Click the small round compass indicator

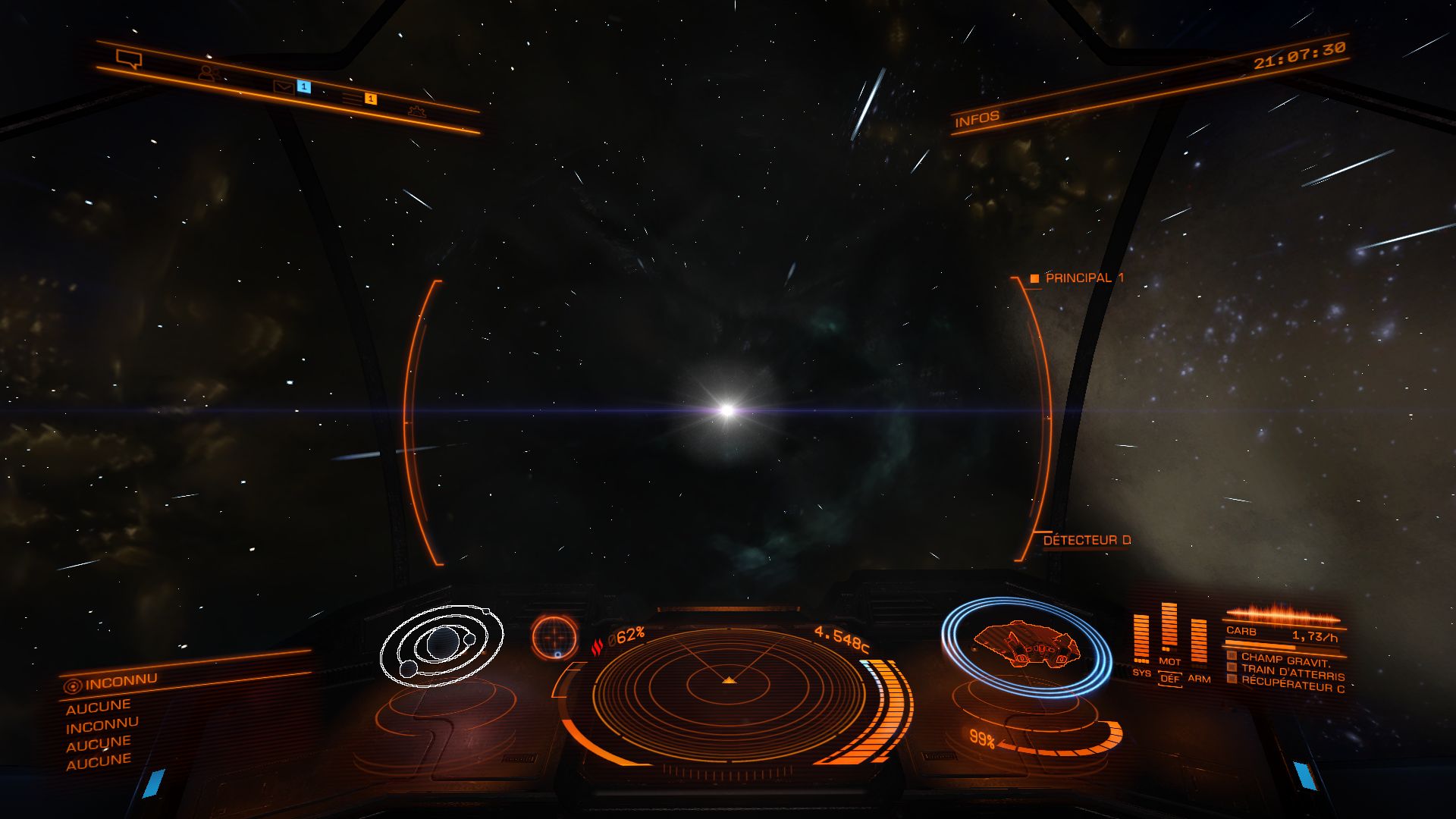[554, 635]
